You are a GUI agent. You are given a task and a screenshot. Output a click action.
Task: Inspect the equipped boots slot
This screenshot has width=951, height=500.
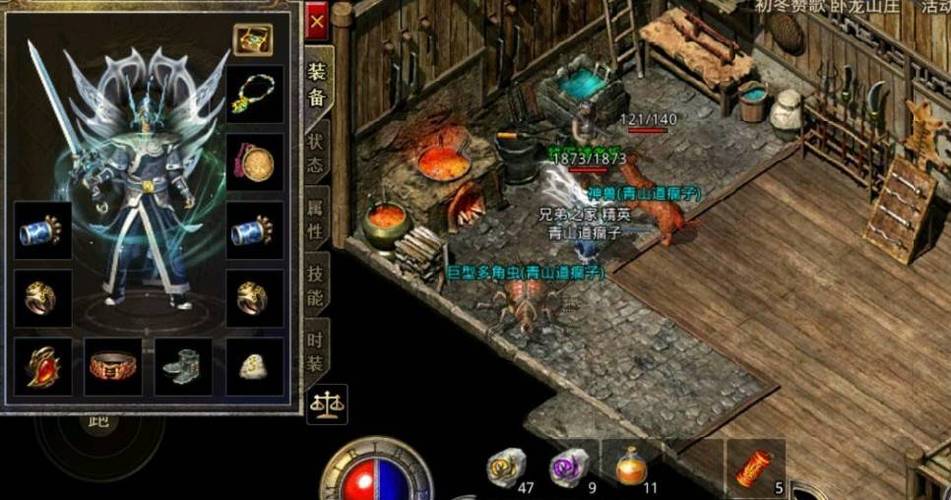tap(183, 366)
